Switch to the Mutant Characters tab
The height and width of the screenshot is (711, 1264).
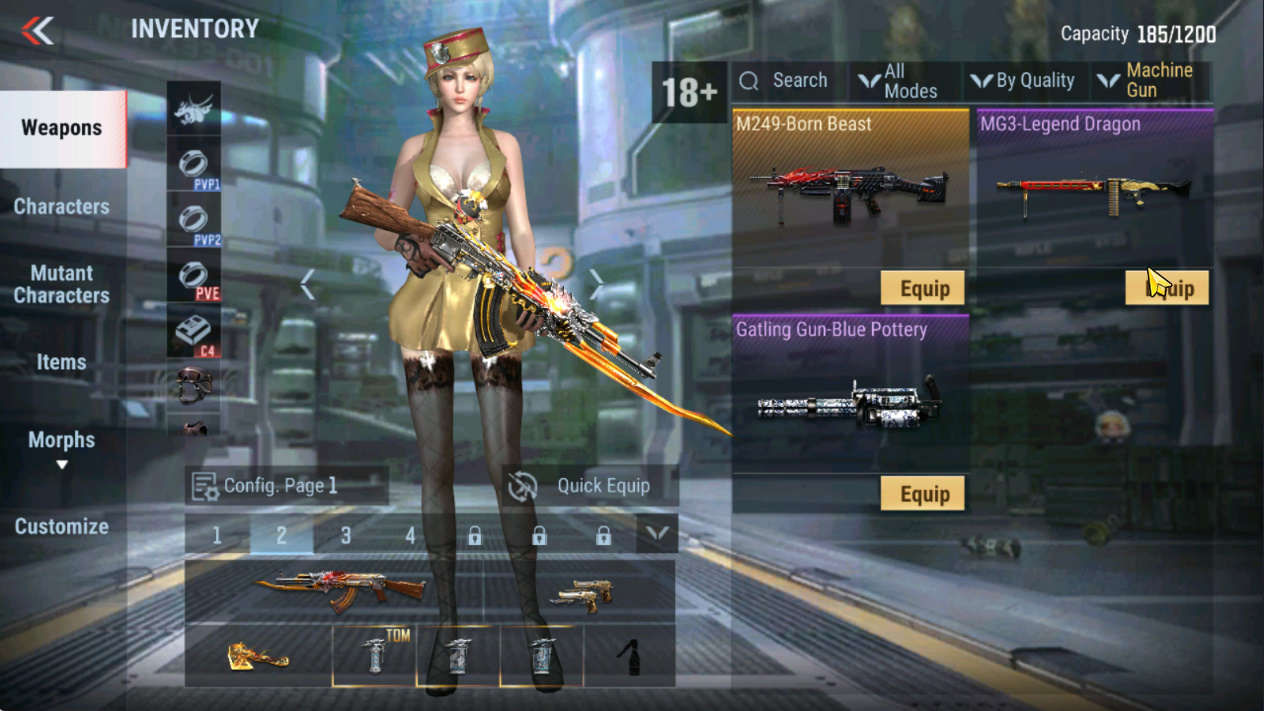62,284
